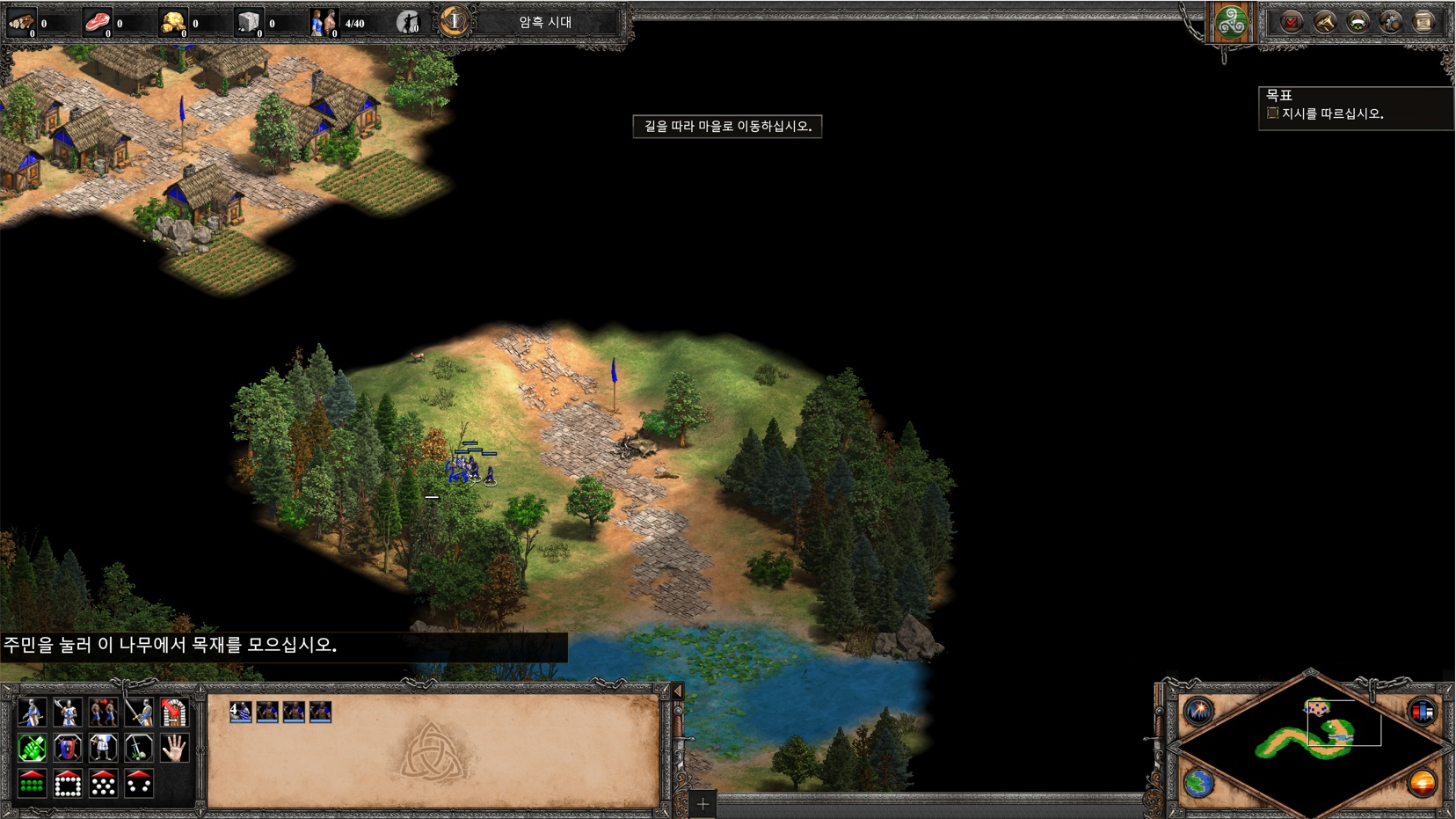1456x819 pixels.
Task: Click the open hand stop command
Action: pyautogui.click(x=175, y=749)
